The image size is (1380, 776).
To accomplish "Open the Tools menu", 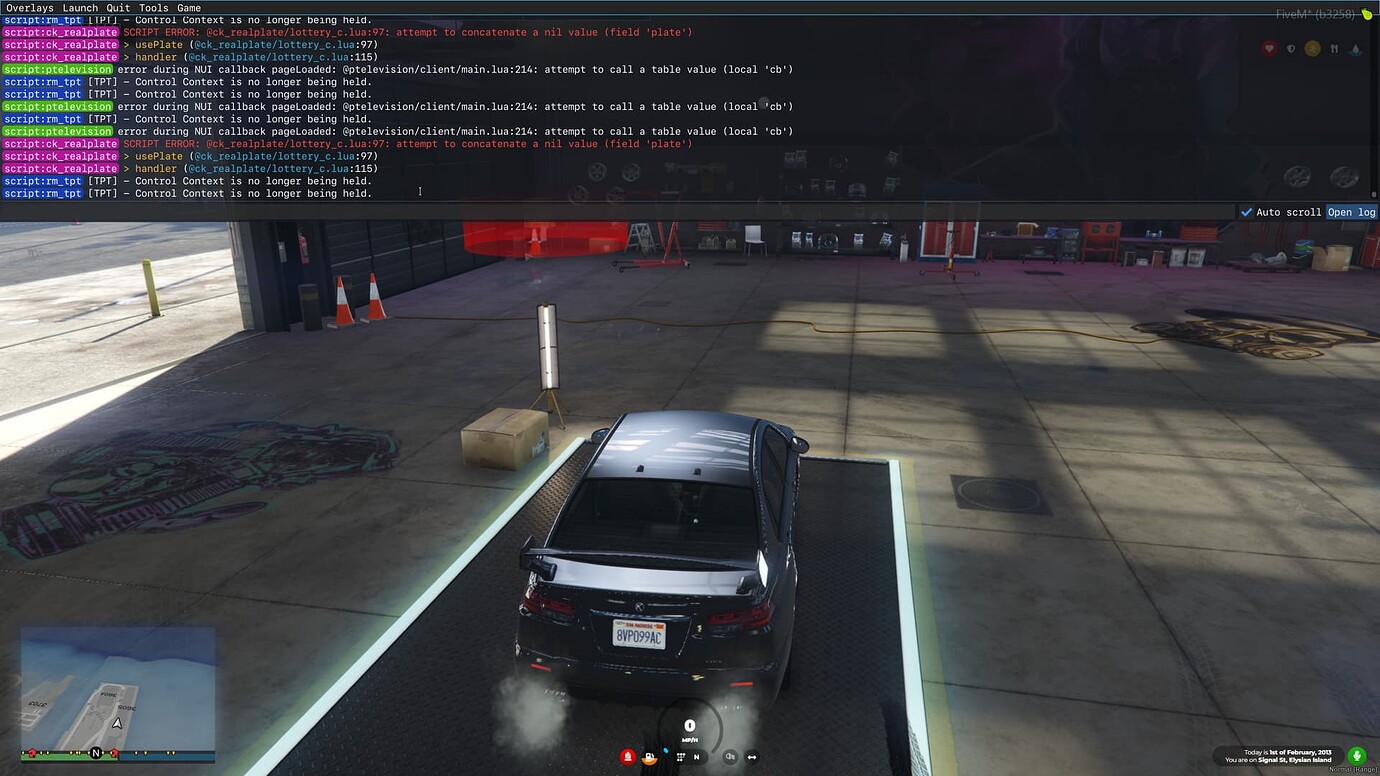I will click(153, 7).
